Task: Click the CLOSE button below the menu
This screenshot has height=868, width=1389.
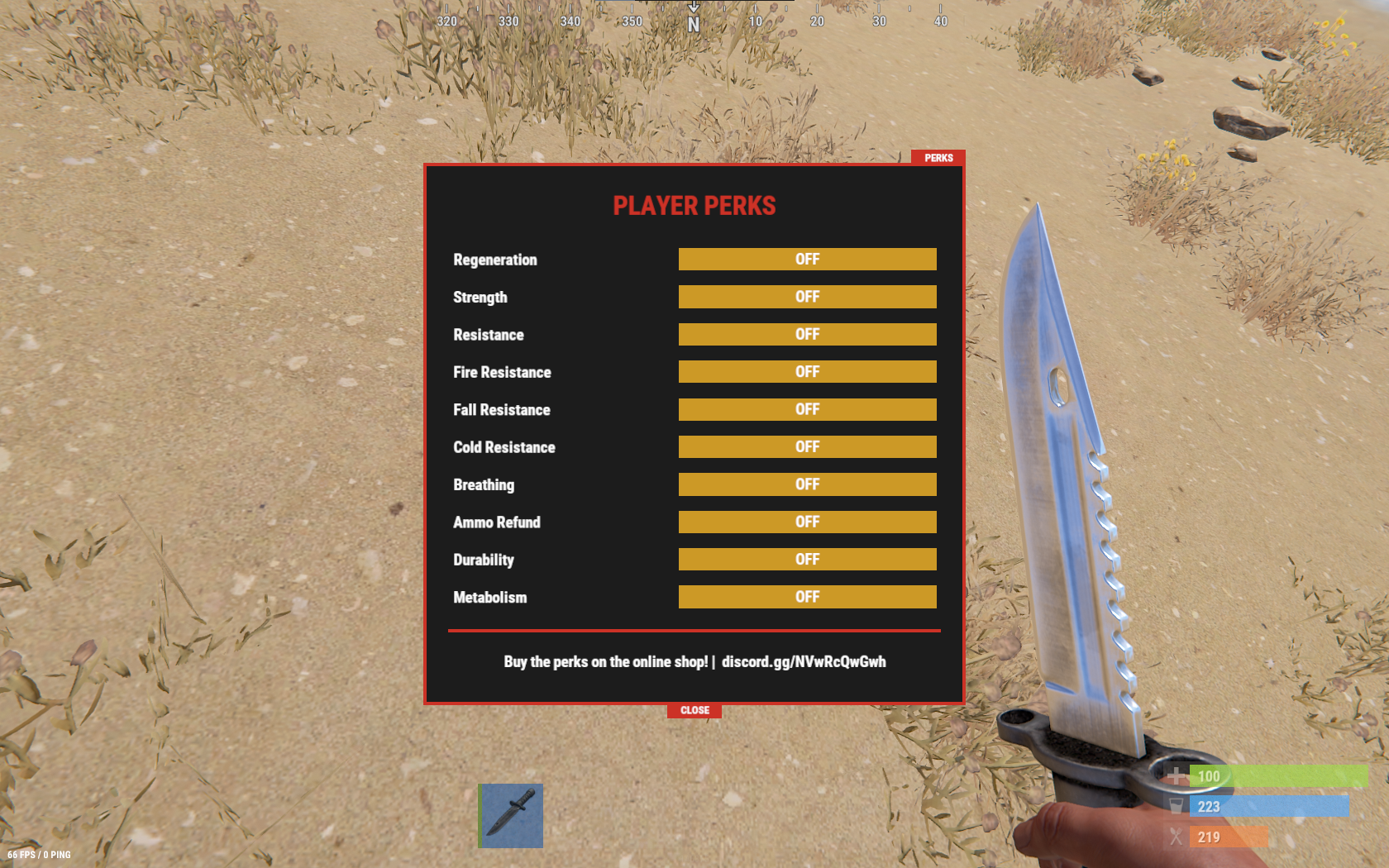Action: click(x=694, y=710)
